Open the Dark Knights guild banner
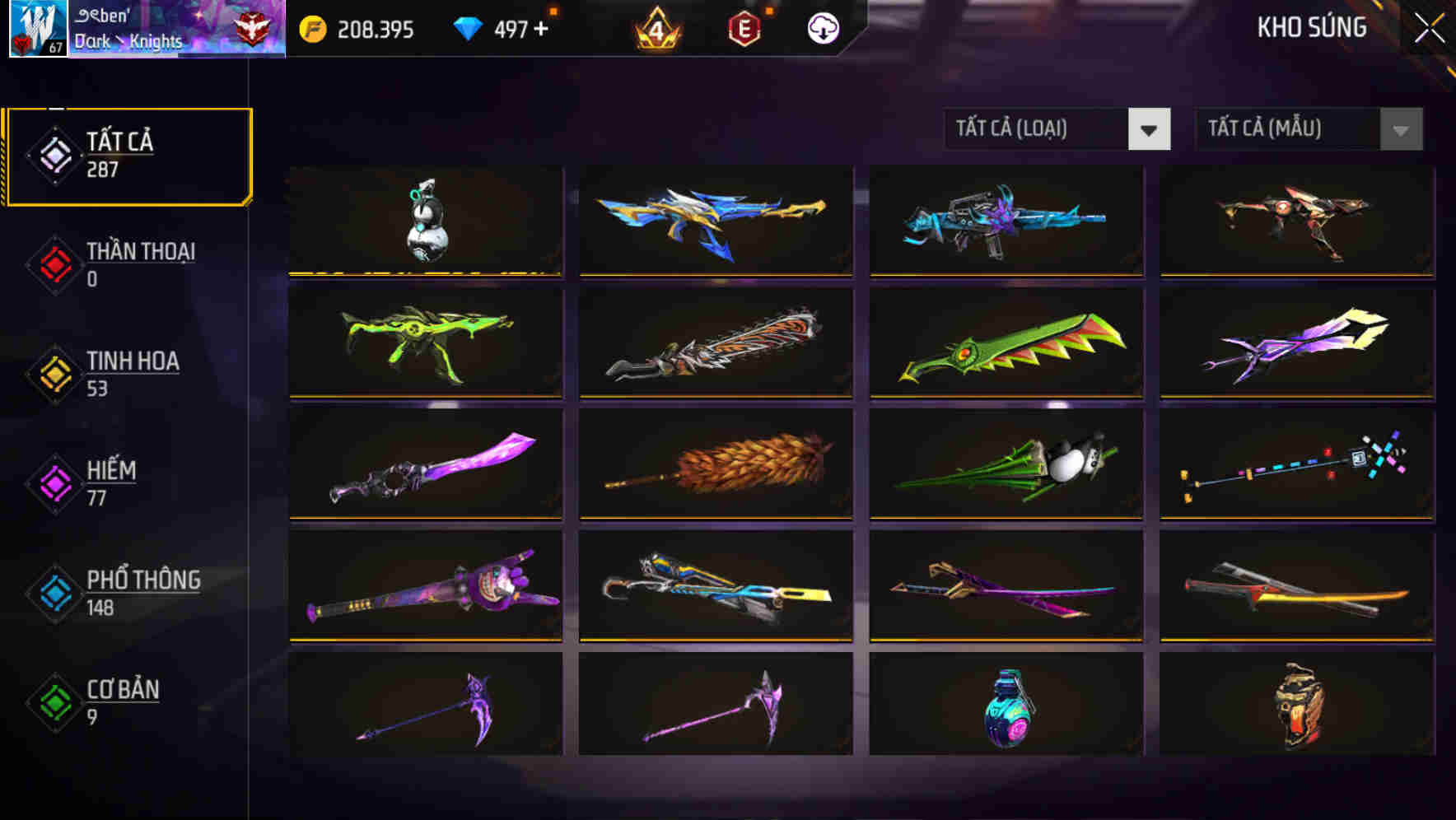 [x=165, y=29]
